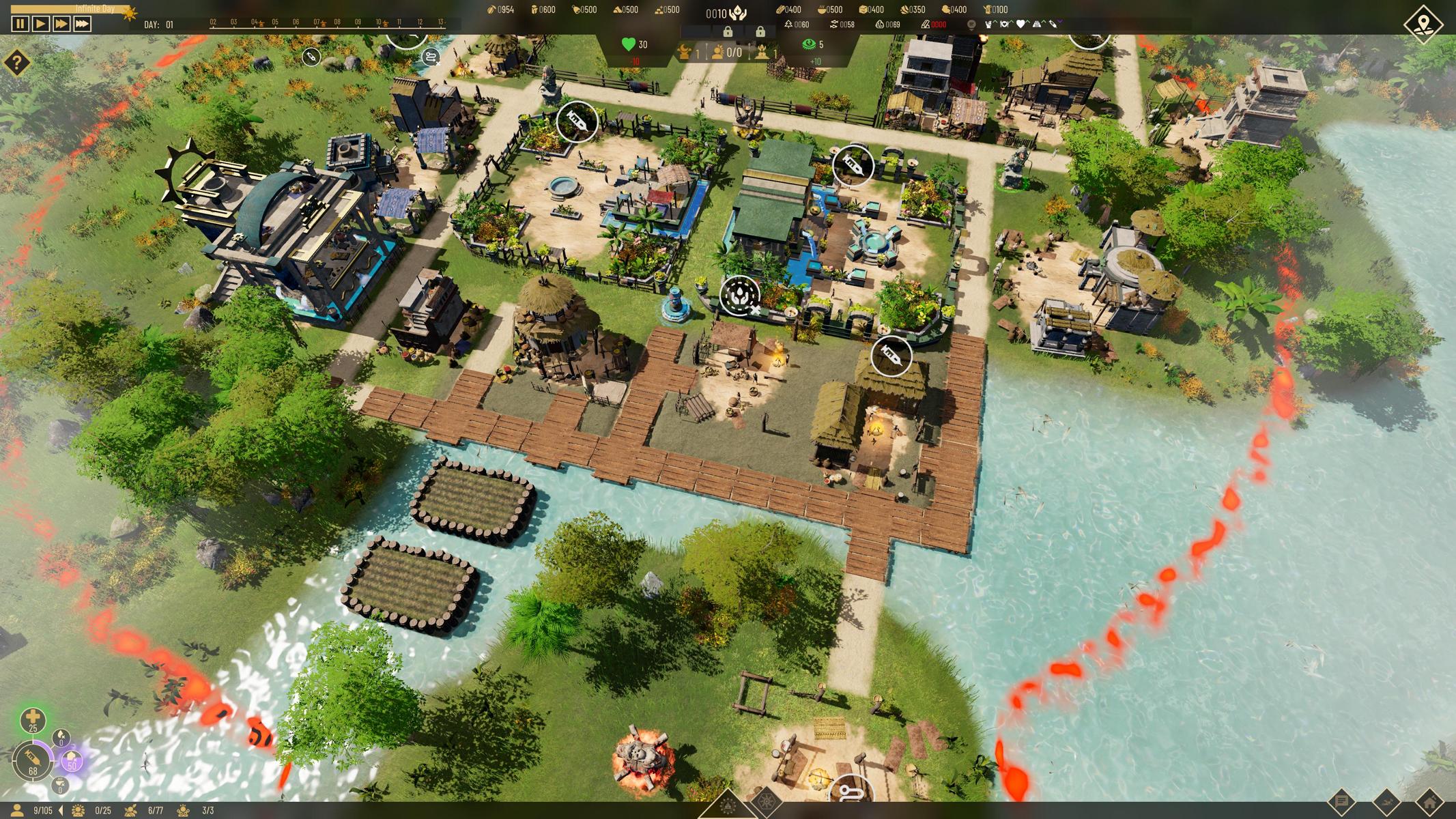1456x819 pixels.
Task: Select the purple highlighted 50 icon
Action: pyautogui.click(x=71, y=760)
